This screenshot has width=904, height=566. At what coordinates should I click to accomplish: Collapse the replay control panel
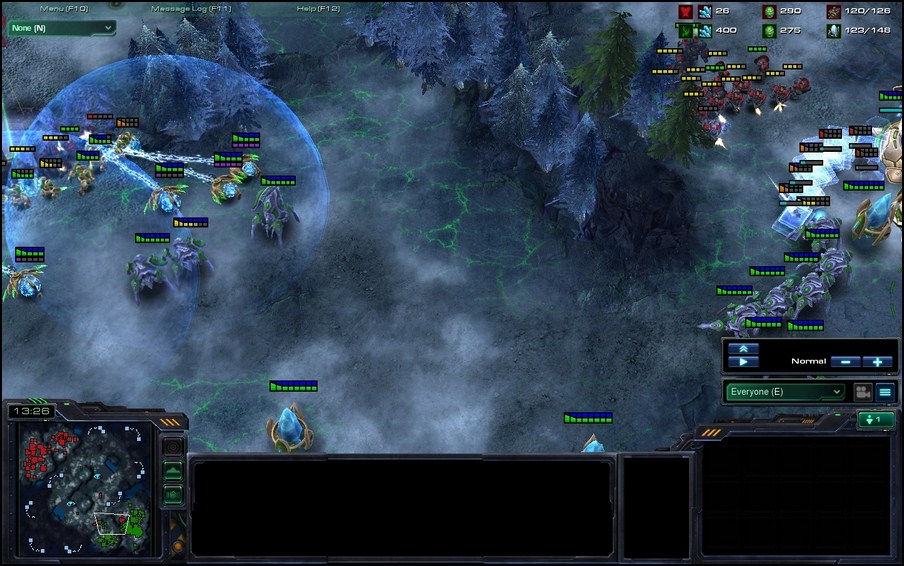(743, 348)
